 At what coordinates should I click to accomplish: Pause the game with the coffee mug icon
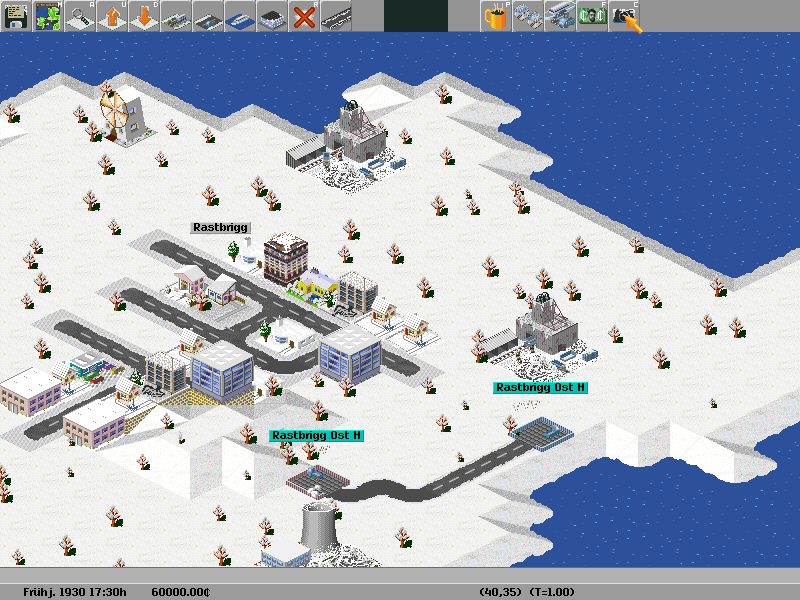[x=496, y=16]
